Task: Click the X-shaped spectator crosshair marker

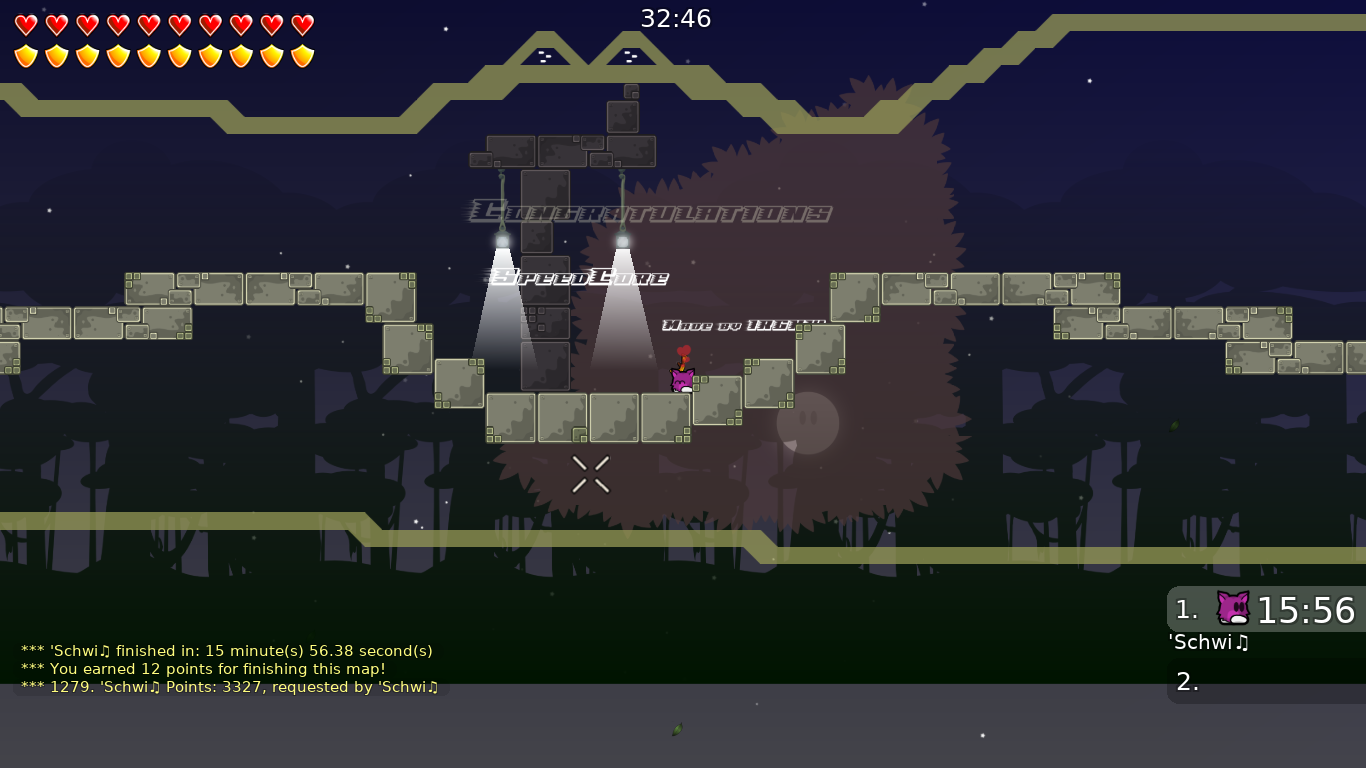Action: [590, 474]
